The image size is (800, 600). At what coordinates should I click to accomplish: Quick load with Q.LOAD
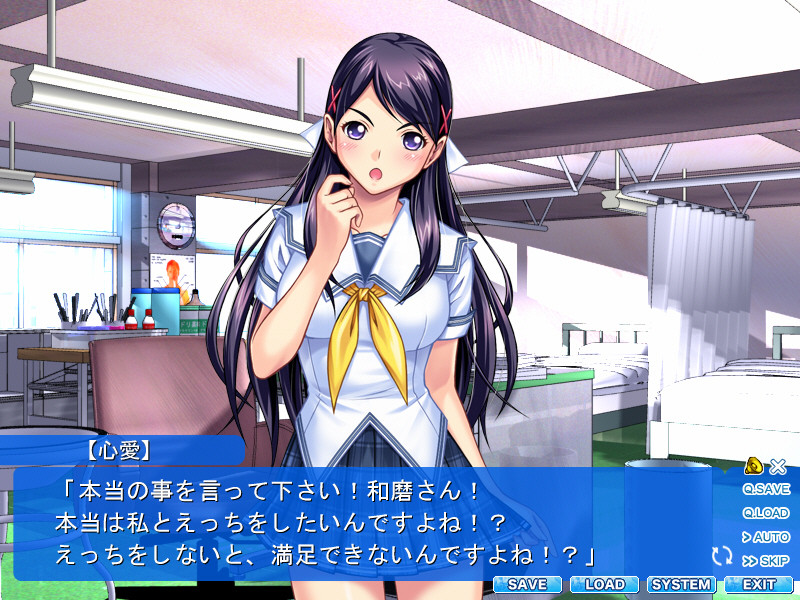pyautogui.click(x=766, y=513)
